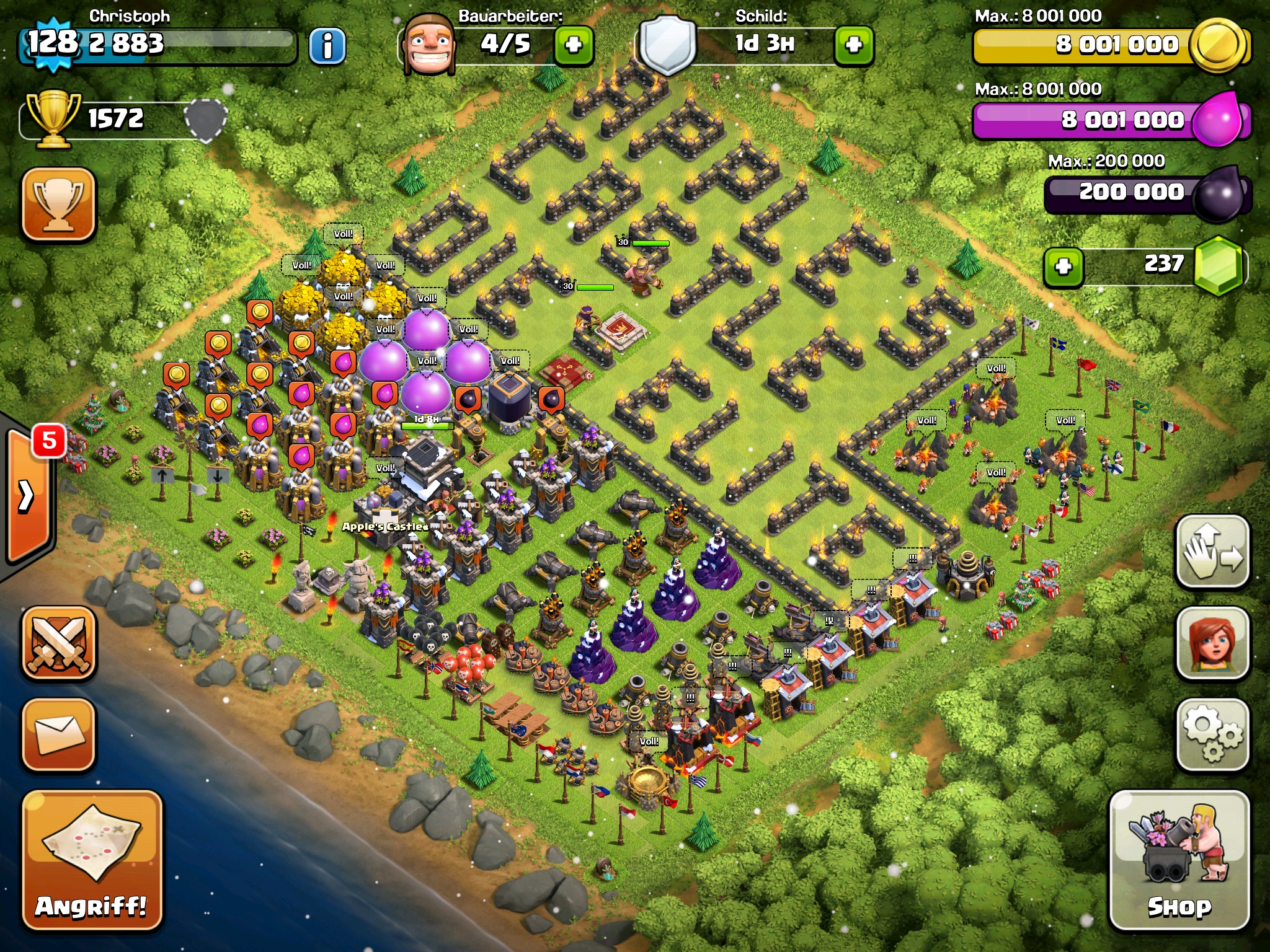Tap the shield icon
The height and width of the screenshot is (952, 1270).
pos(667,45)
